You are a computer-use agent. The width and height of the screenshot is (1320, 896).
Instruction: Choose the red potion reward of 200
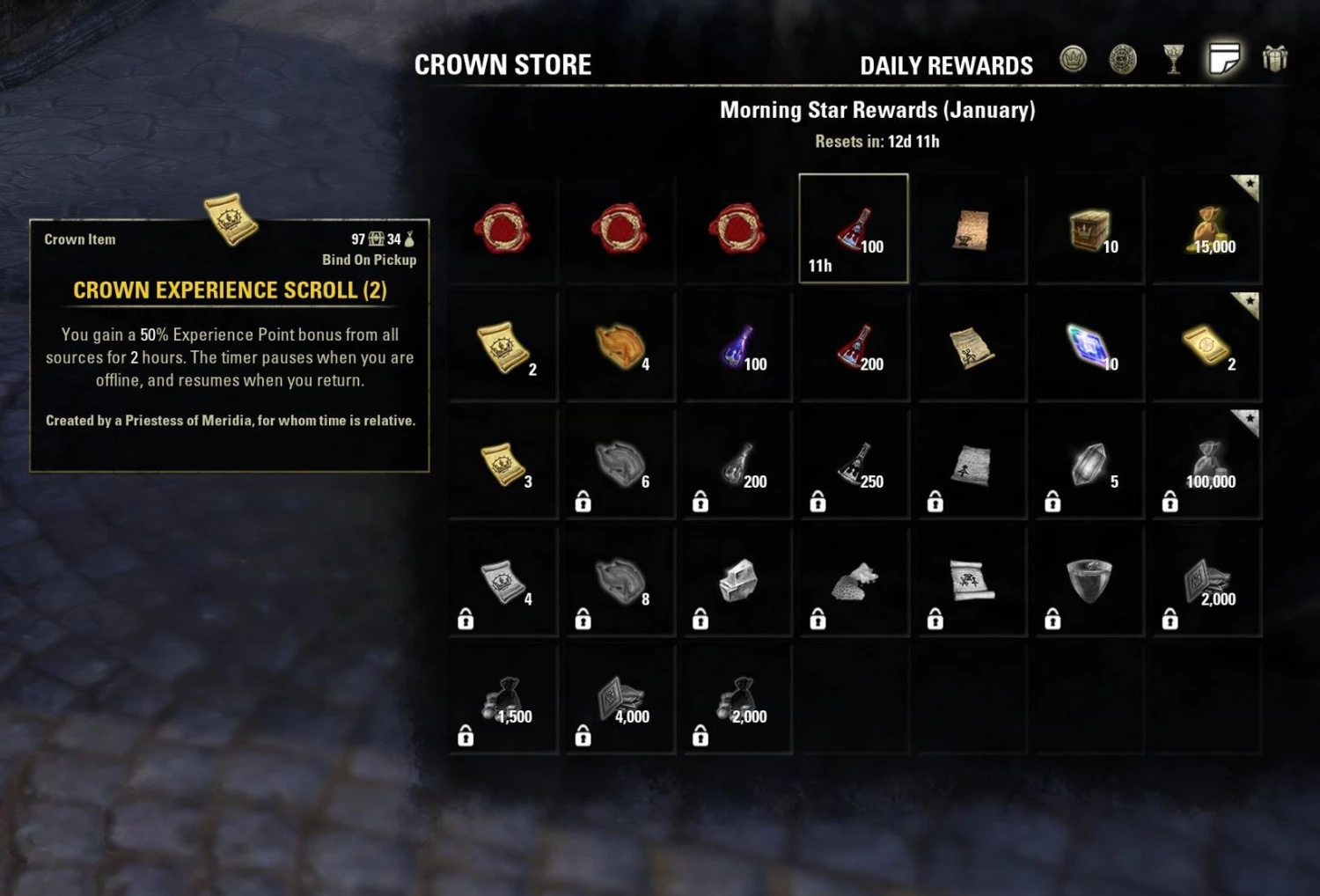(854, 347)
